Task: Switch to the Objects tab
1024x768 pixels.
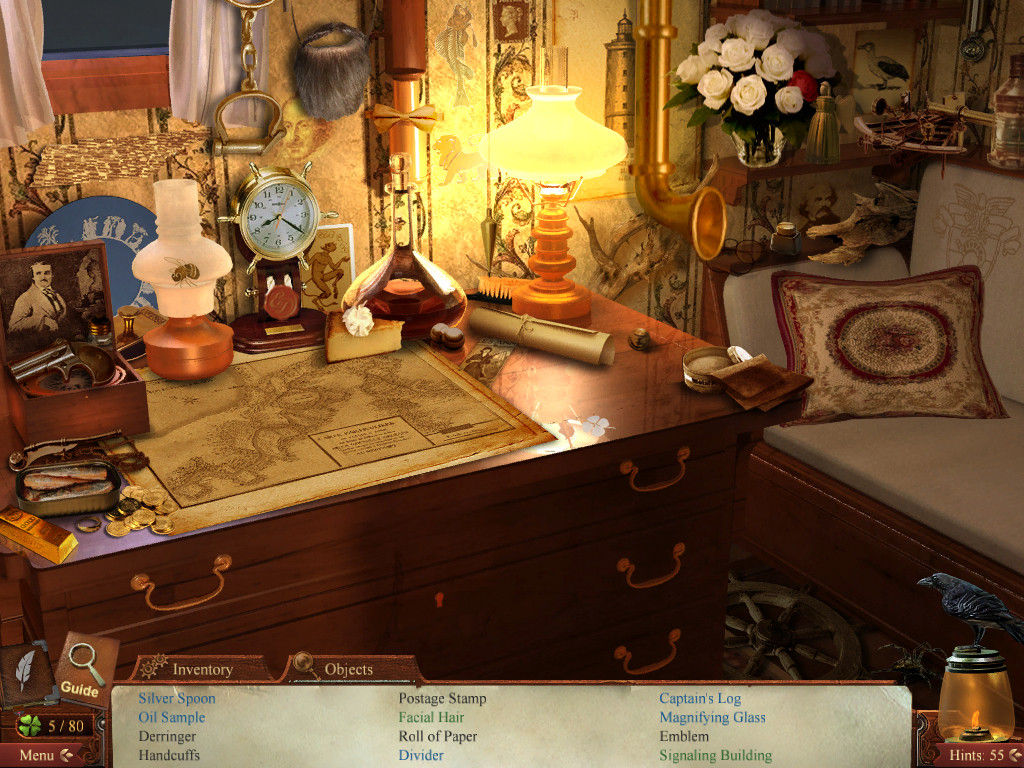Action: (348, 669)
